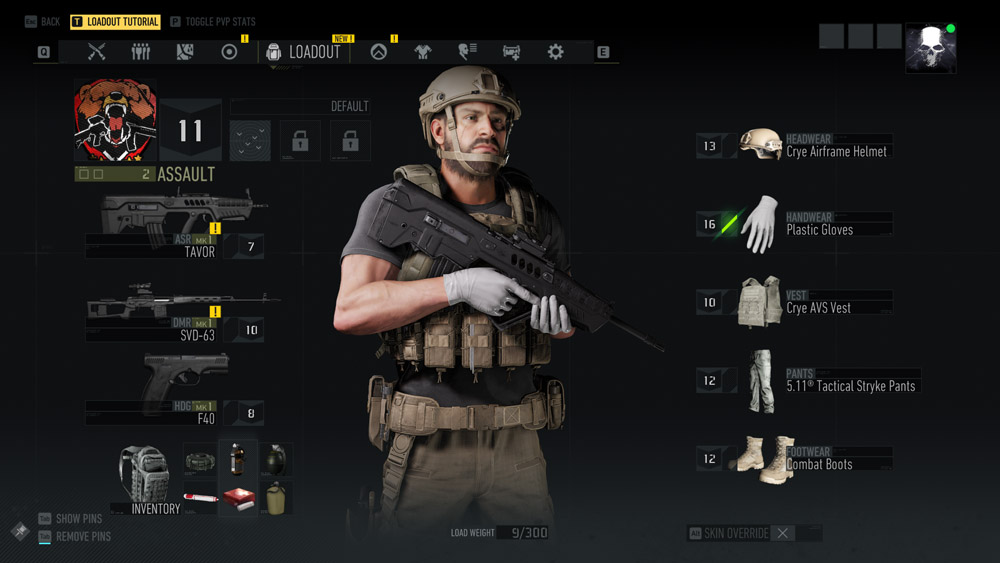Switch to the shirt customization tab
Image resolution: width=1000 pixels, height=563 pixels.
tap(422, 52)
